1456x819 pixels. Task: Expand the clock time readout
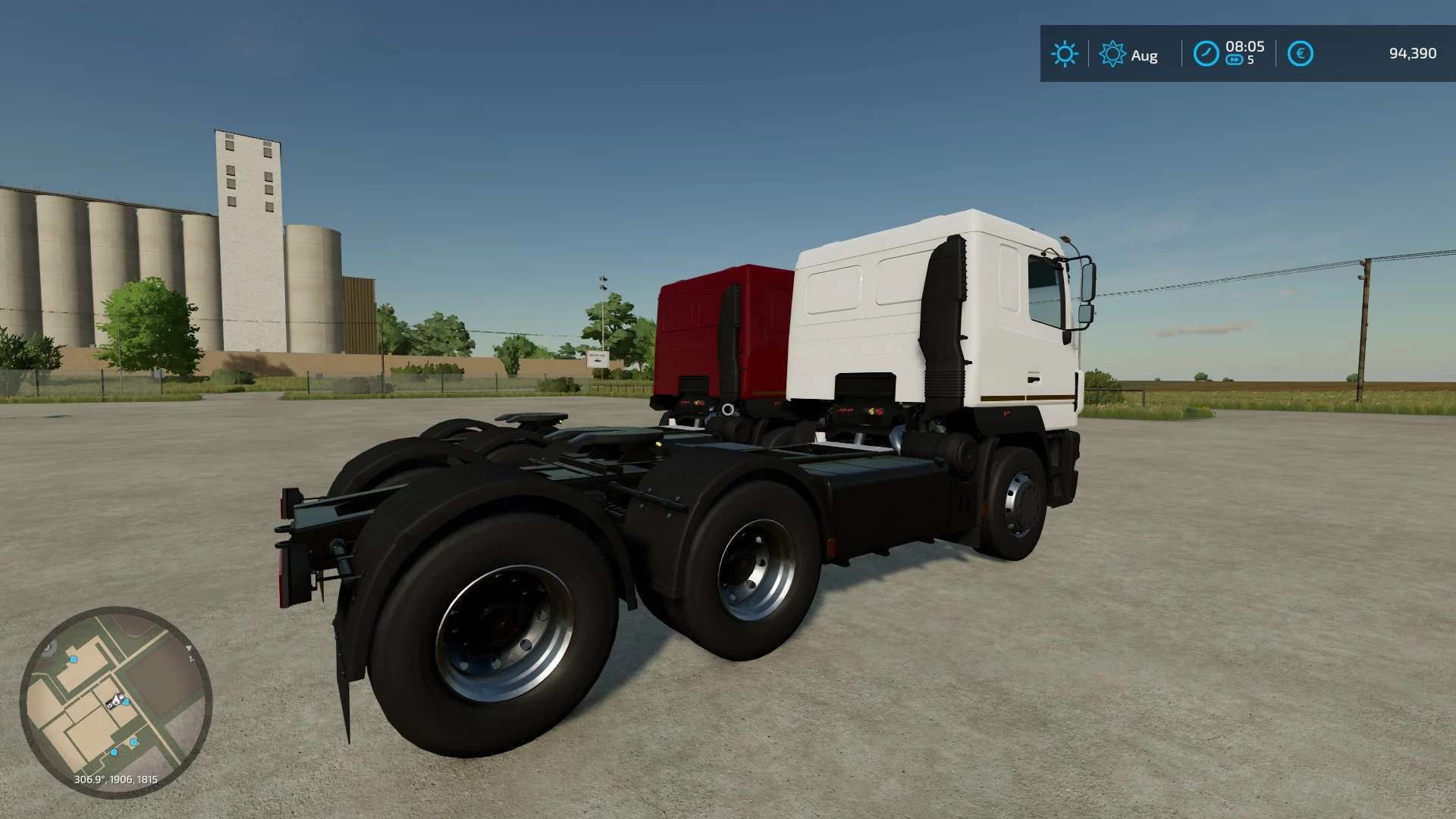click(x=1245, y=45)
